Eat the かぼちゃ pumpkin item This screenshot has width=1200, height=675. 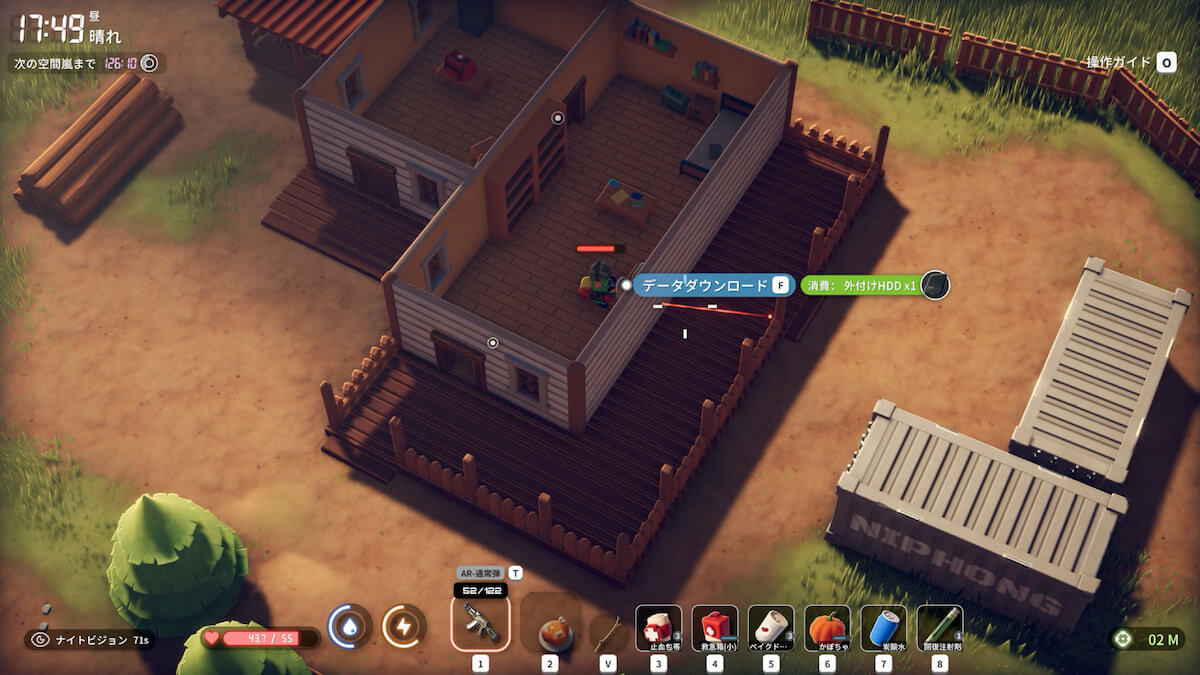pos(827,628)
